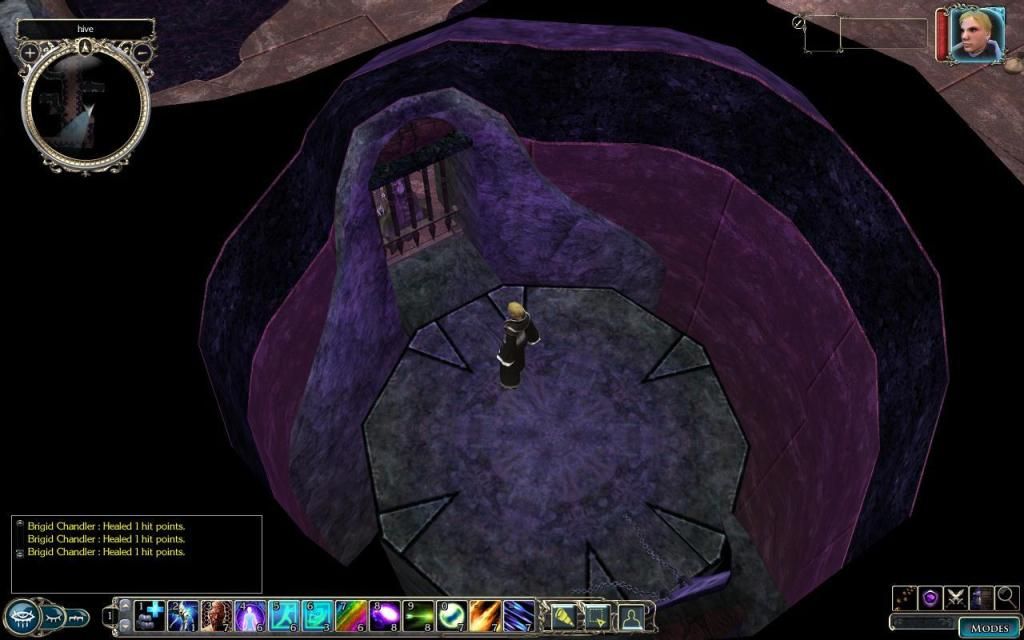Image resolution: width=1024 pixels, height=640 pixels.
Task: Click the crossed swords icon
Action: click(955, 598)
